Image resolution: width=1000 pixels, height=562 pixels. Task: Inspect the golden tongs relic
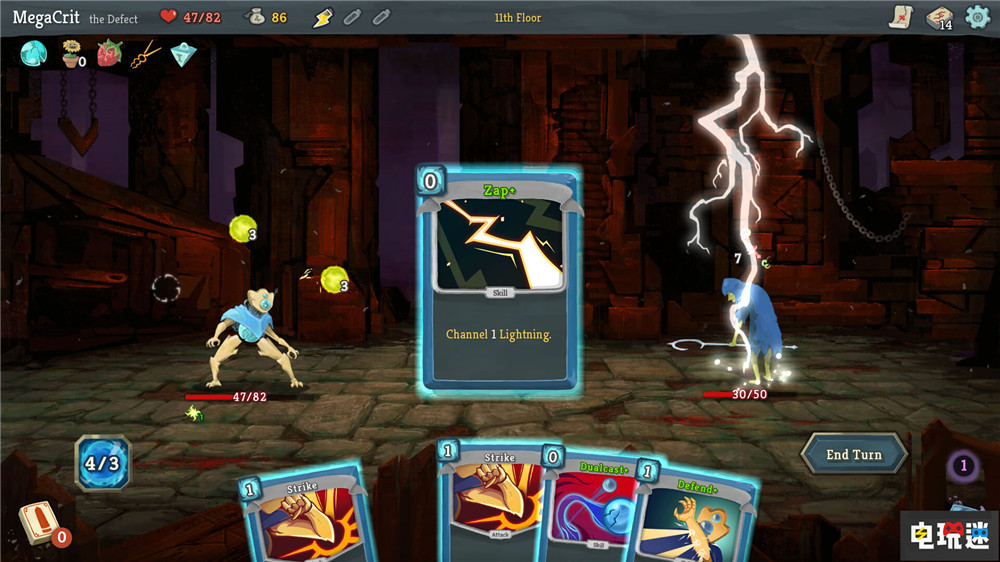click(x=146, y=53)
